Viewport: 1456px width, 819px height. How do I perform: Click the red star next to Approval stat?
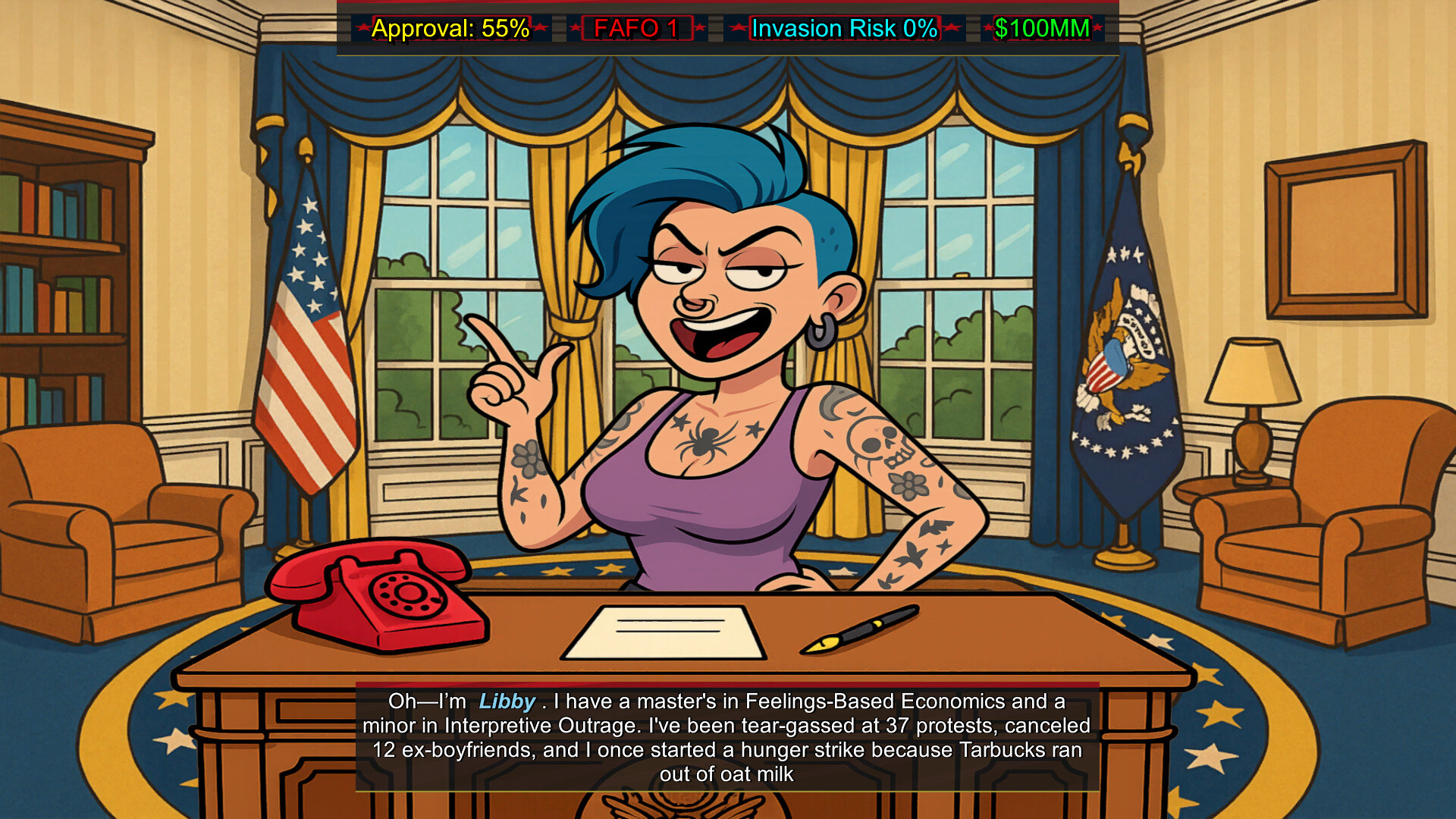362,29
